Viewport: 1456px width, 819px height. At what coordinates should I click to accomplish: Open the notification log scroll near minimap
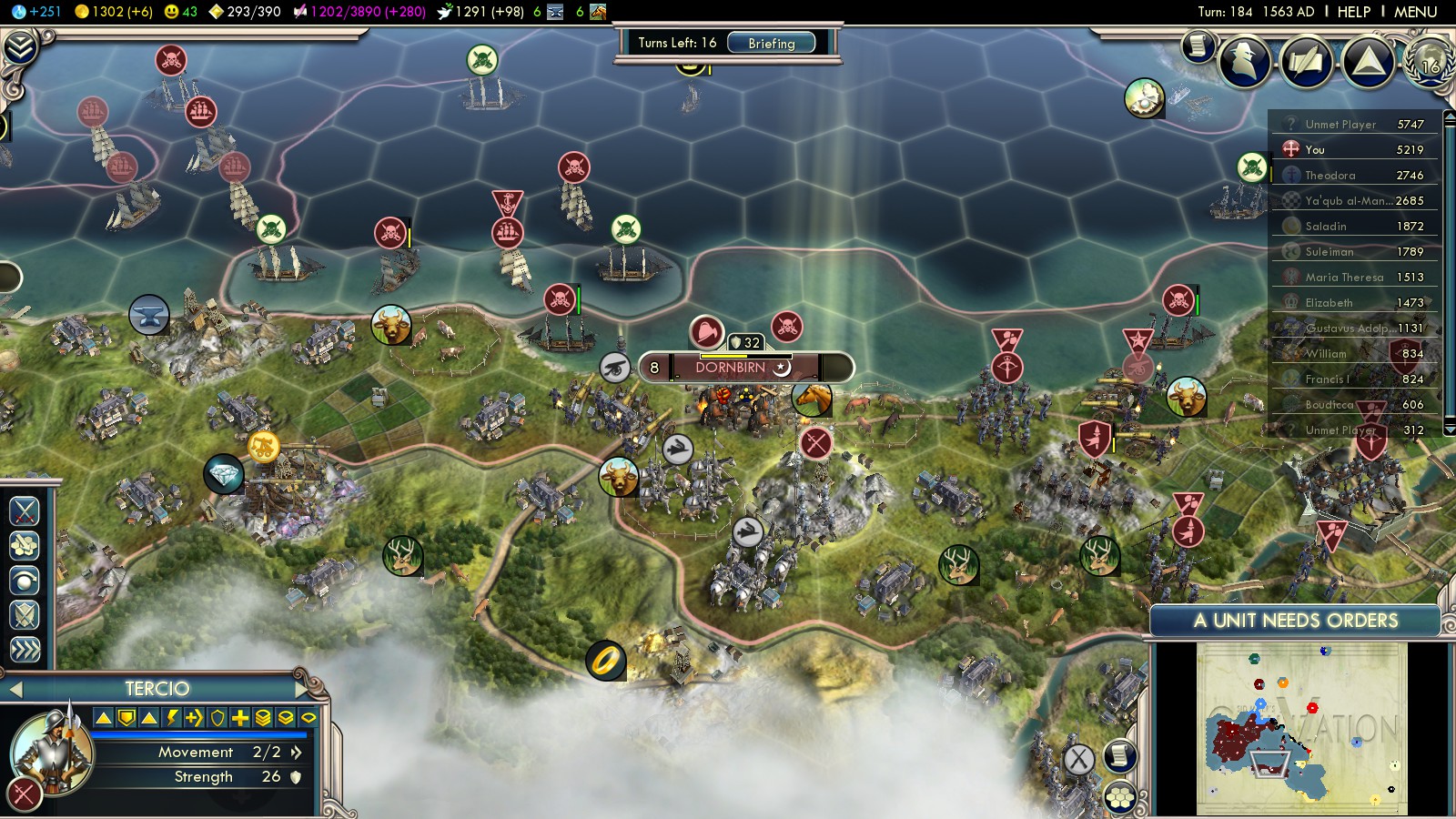coord(1120,754)
